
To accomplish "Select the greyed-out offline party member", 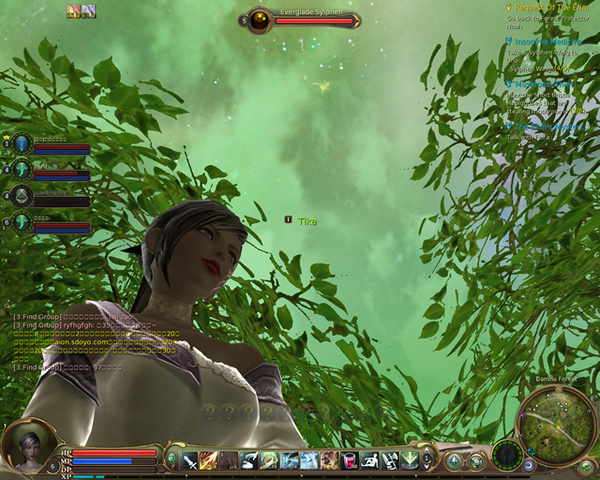I will [22, 195].
